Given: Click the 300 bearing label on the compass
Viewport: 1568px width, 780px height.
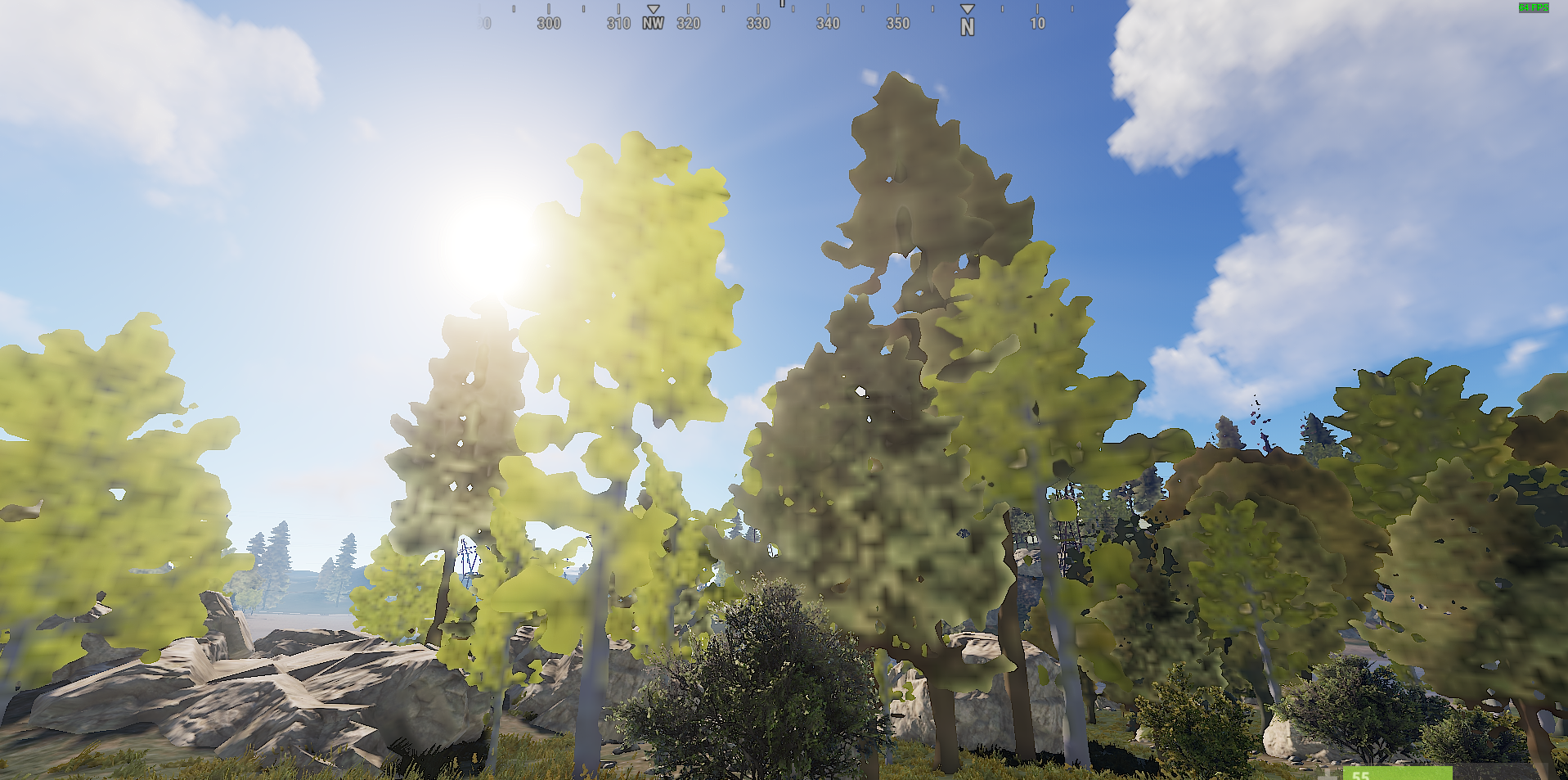Looking at the screenshot, I should tap(547, 23).
